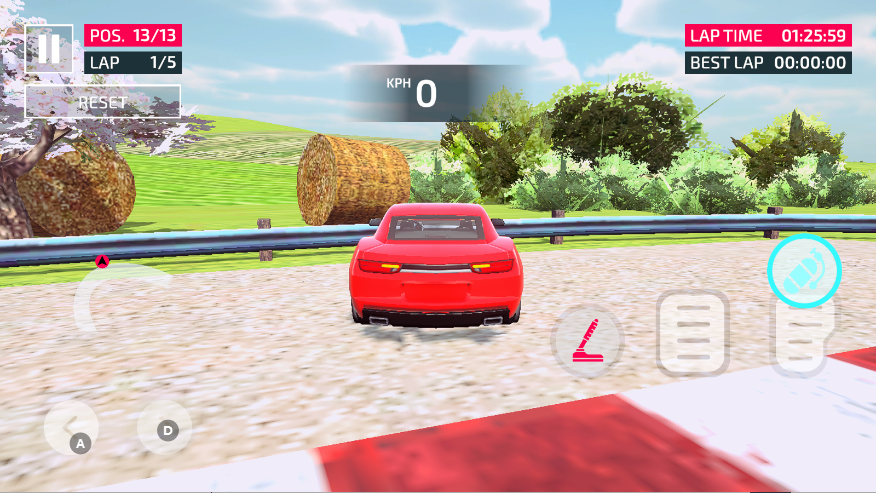Click the RESET button

coord(102,102)
